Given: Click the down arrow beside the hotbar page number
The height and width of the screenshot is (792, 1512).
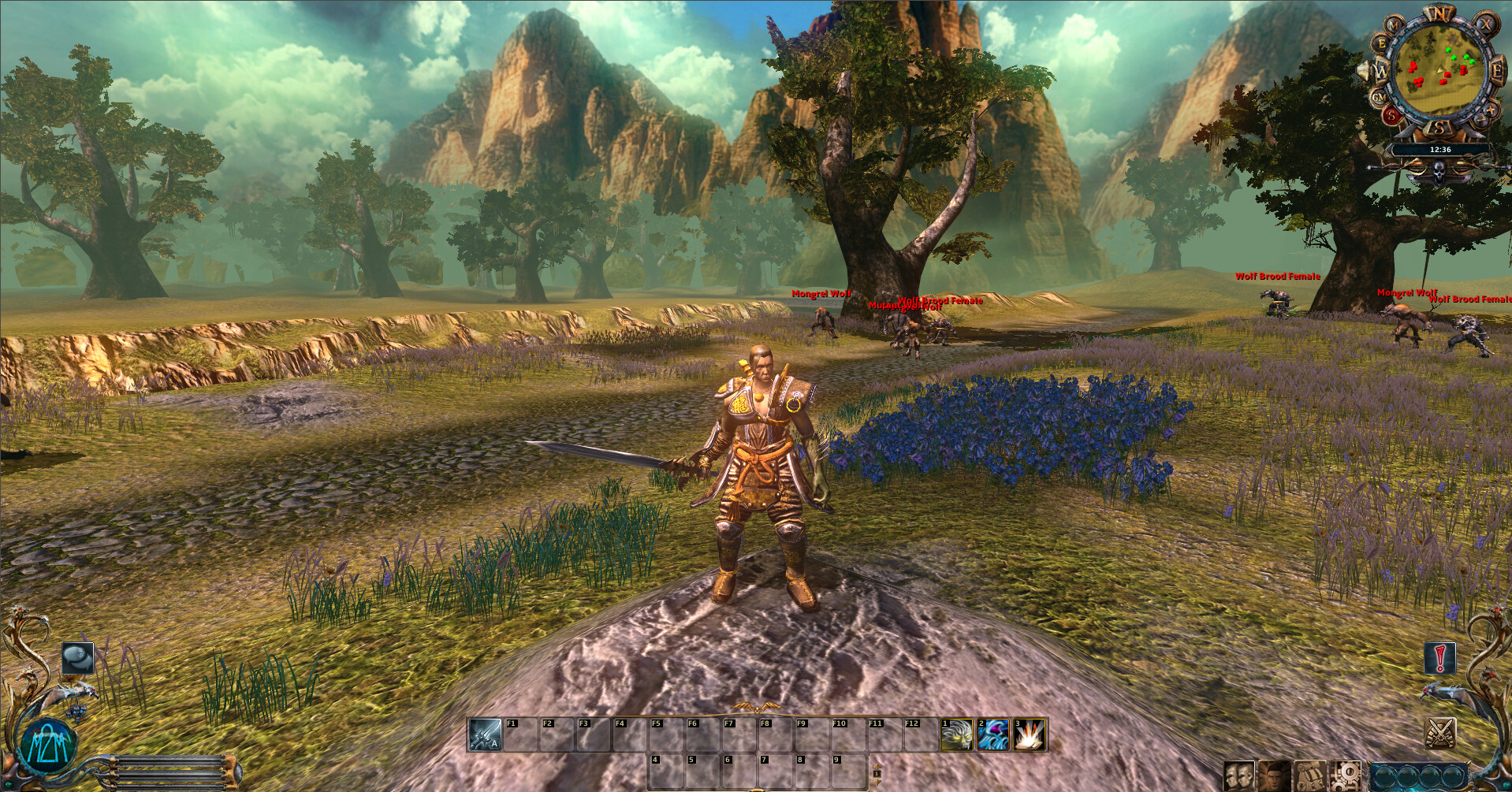Looking at the screenshot, I should [x=877, y=783].
